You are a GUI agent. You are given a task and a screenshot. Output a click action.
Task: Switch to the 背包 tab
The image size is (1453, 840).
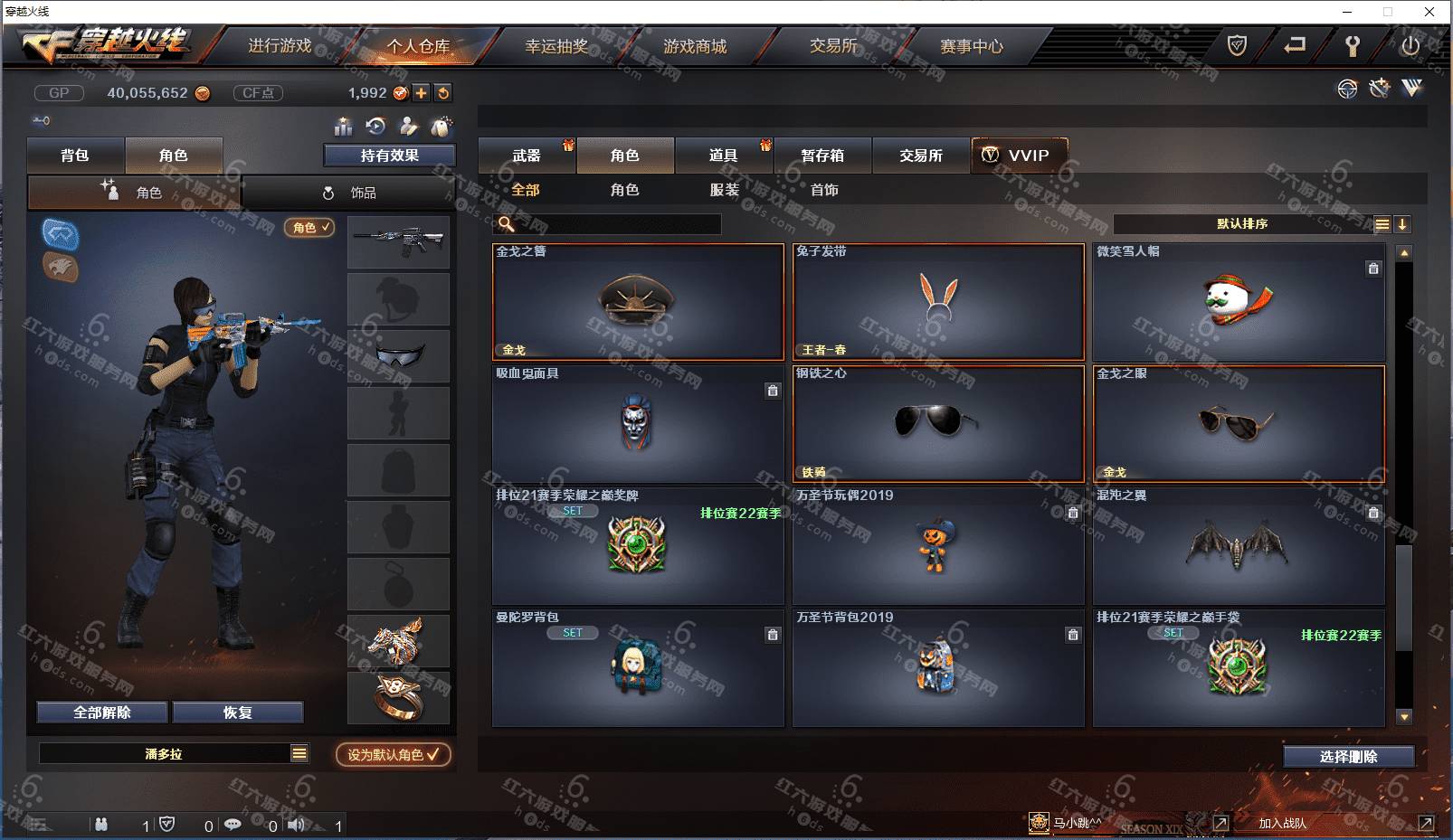tap(75, 156)
